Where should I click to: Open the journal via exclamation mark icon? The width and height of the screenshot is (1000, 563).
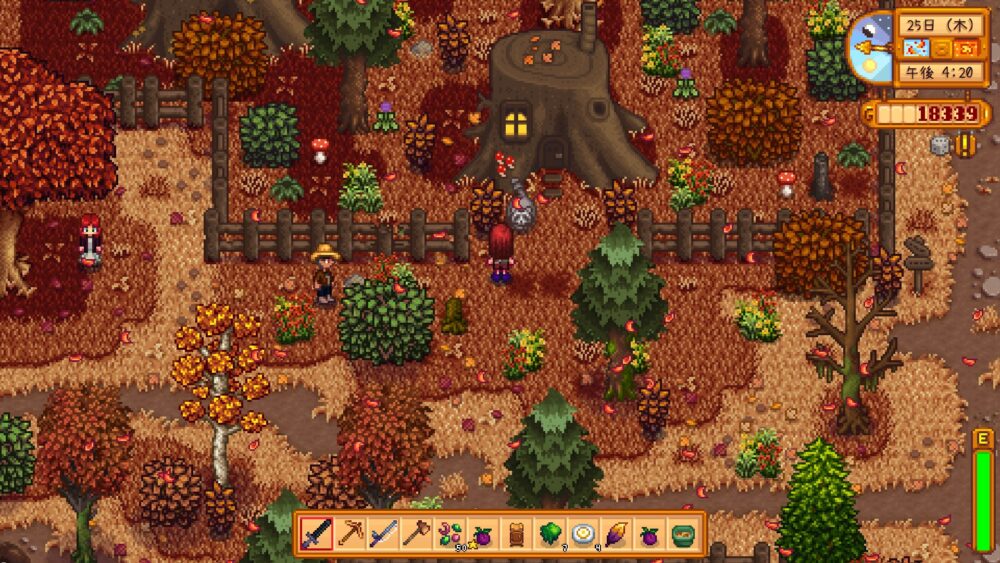coord(965,145)
